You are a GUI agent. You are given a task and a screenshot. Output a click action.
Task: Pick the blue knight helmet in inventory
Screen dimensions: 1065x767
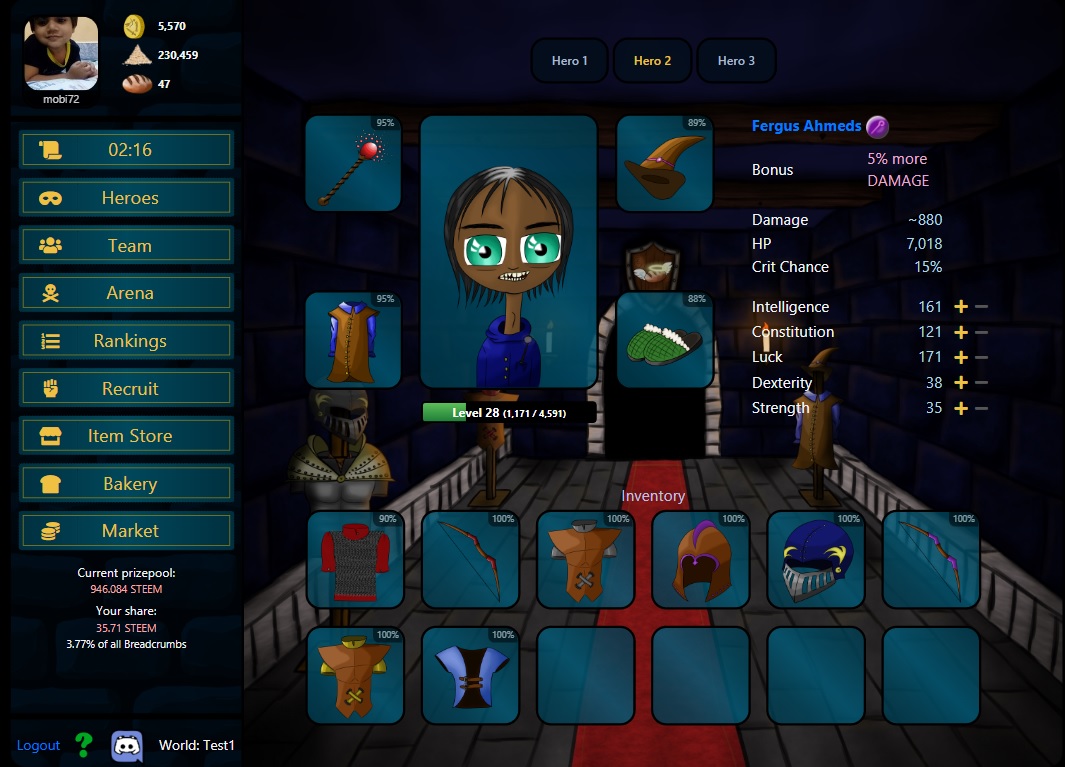(x=815, y=561)
